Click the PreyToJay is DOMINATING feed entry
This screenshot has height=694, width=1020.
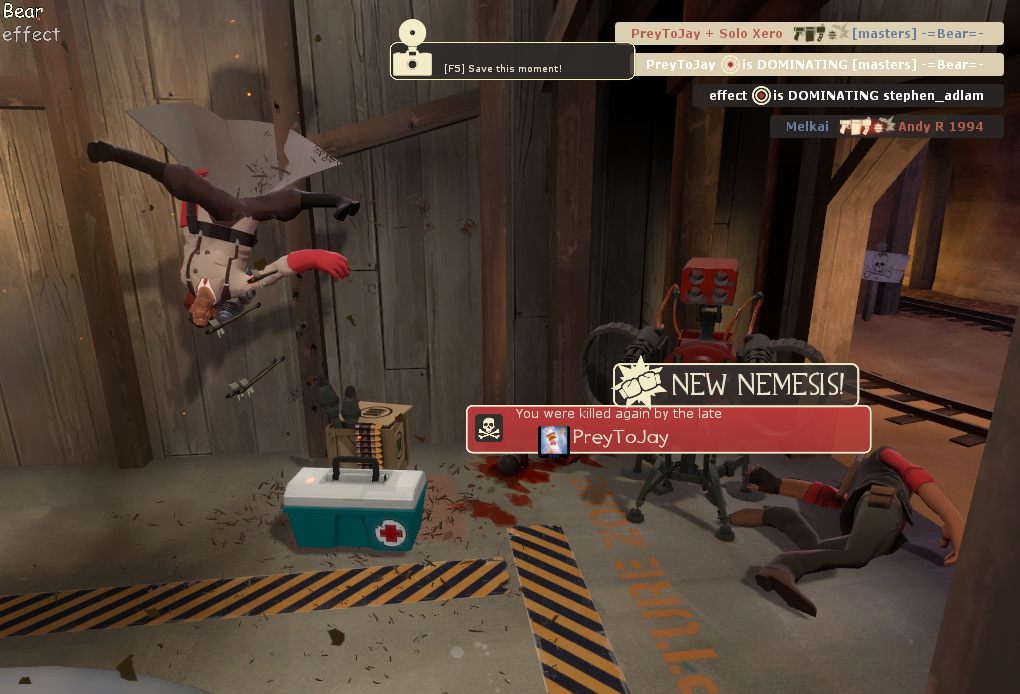[x=819, y=65]
